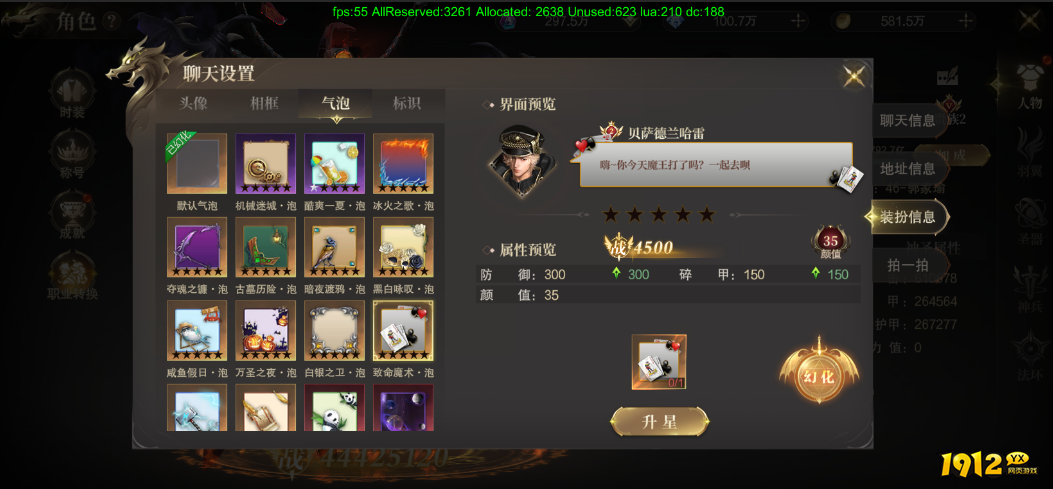Select the 古墓历险 bubble
Screen dimensions: 1053x489
[x=265, y=248]
